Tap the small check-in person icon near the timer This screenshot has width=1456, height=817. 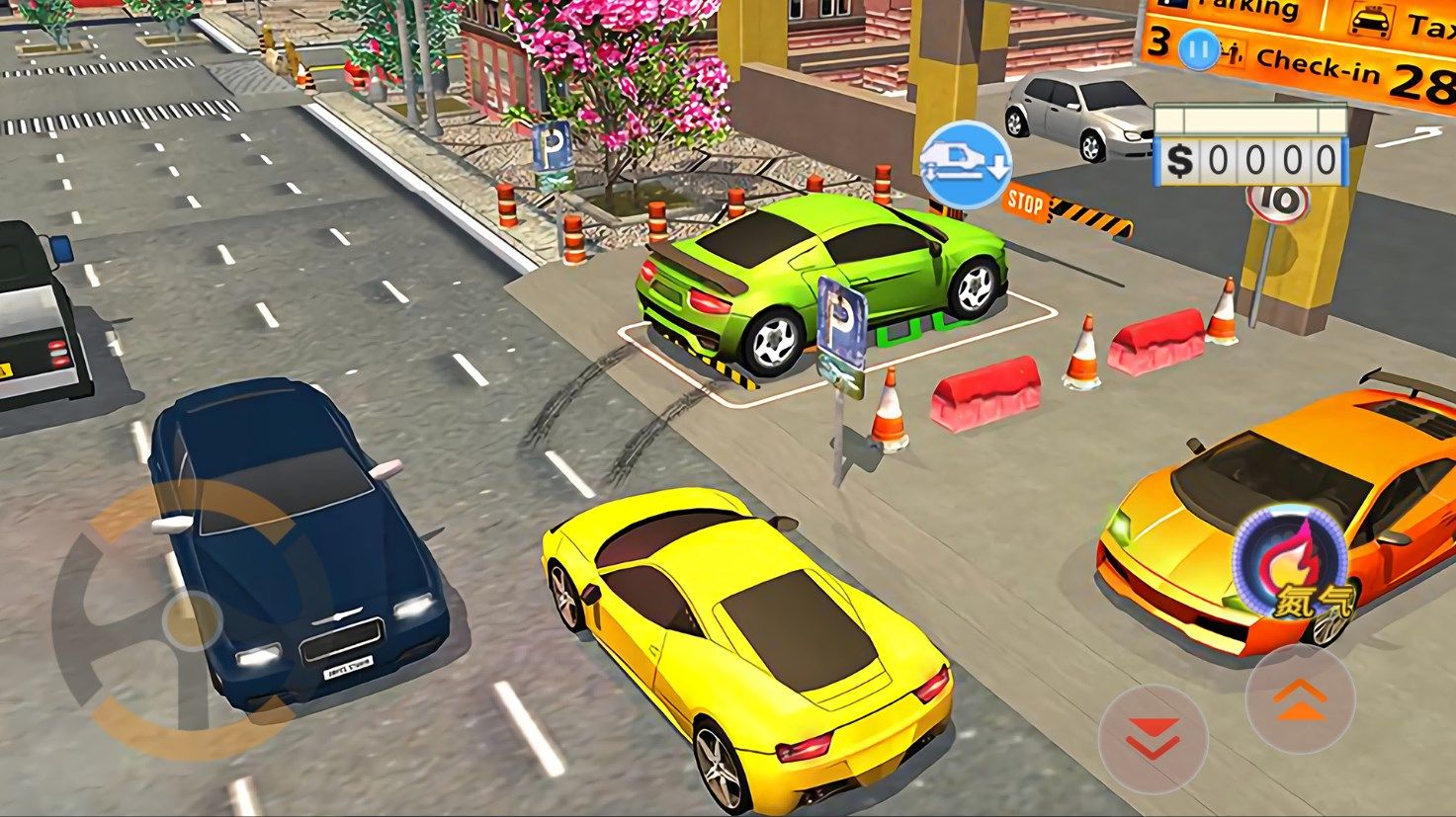coord(1236,50)
